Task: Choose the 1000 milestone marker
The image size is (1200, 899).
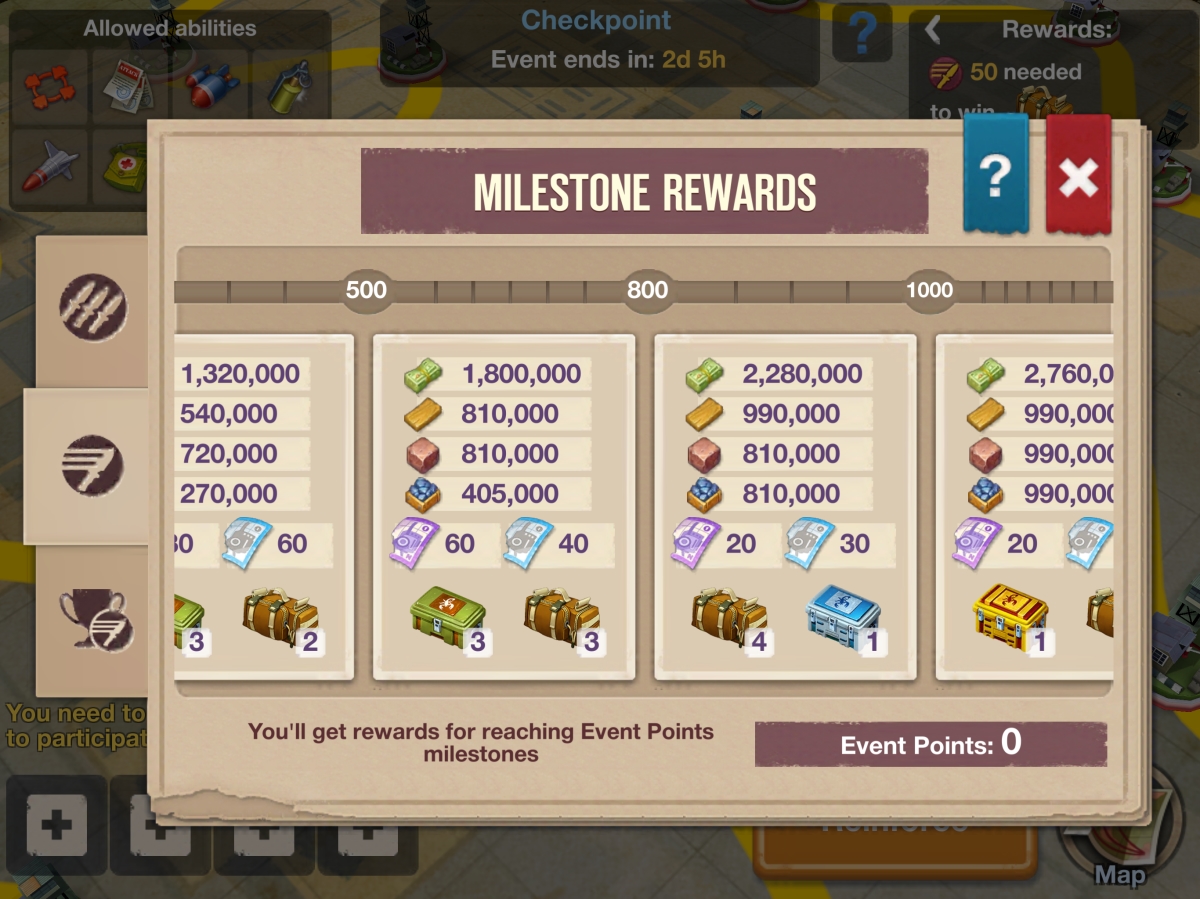Action: (x=929, y=291)
